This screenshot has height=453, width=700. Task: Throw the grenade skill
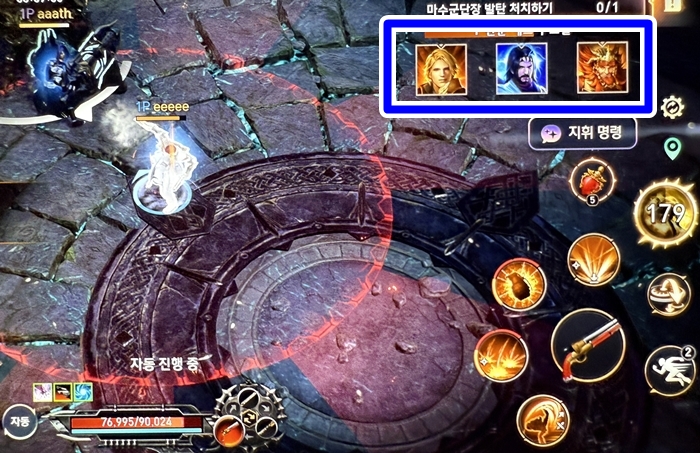(520, 283)
